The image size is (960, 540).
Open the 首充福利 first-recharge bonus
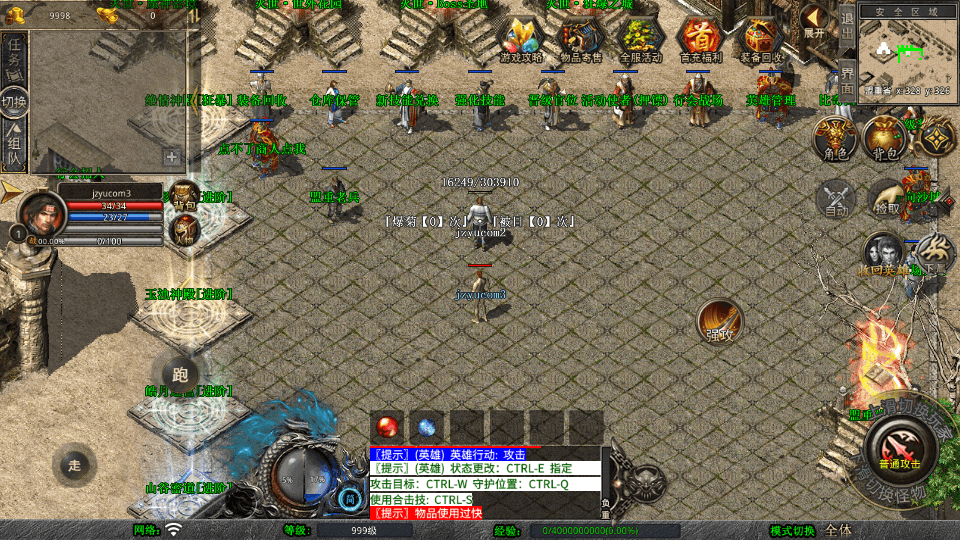click(x=699, y=39)
